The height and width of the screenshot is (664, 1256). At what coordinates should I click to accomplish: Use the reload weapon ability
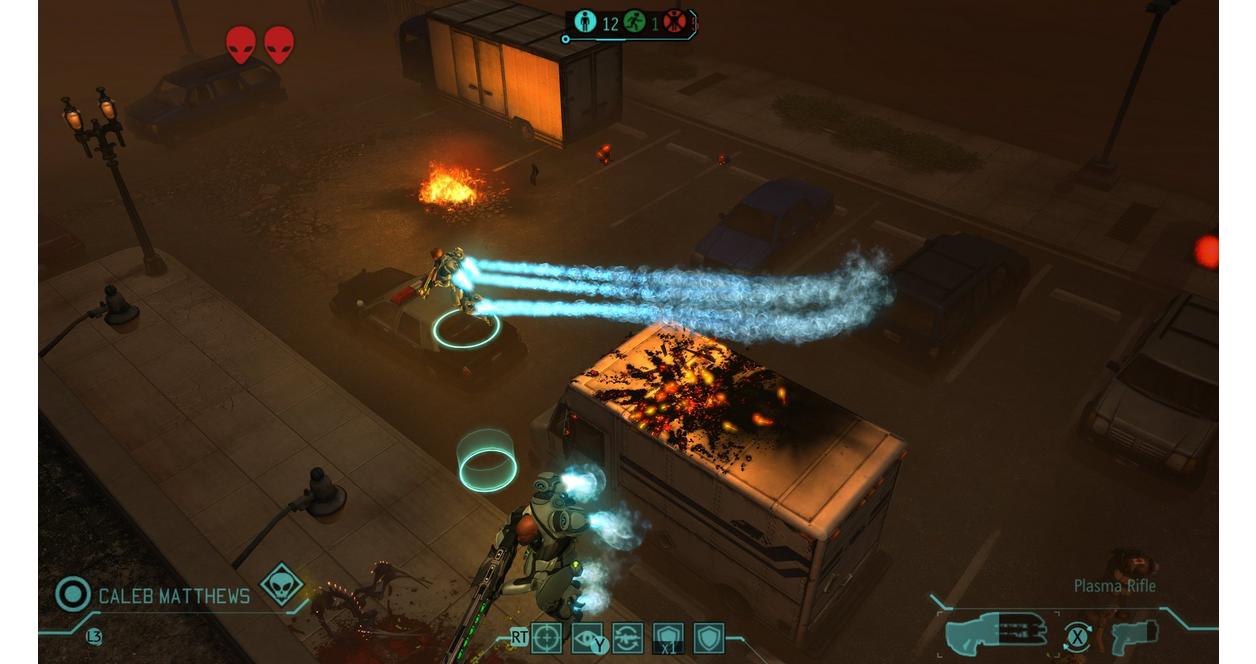(x=628, y=637)
